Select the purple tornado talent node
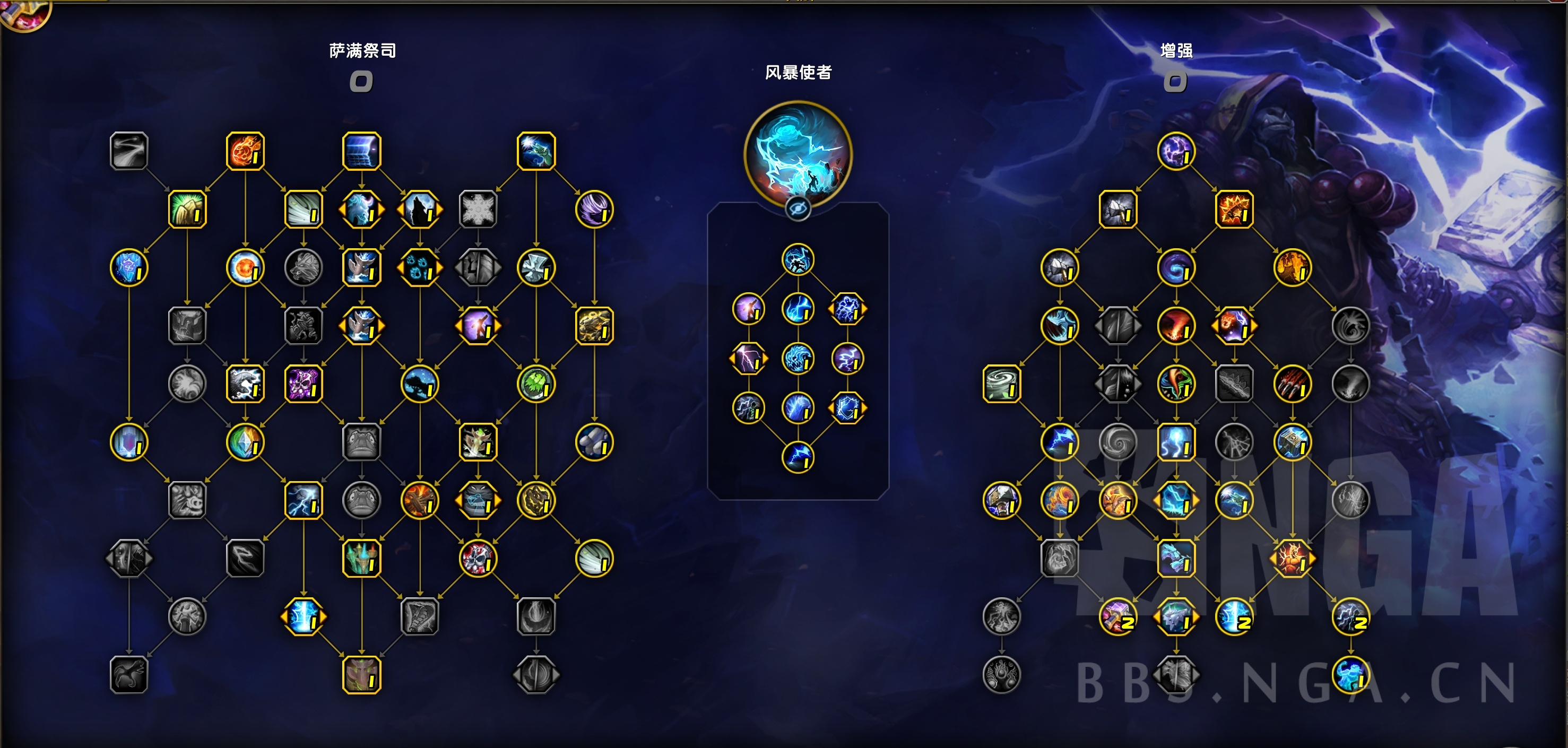The image size is (1568, 748). tap(594, 208)
